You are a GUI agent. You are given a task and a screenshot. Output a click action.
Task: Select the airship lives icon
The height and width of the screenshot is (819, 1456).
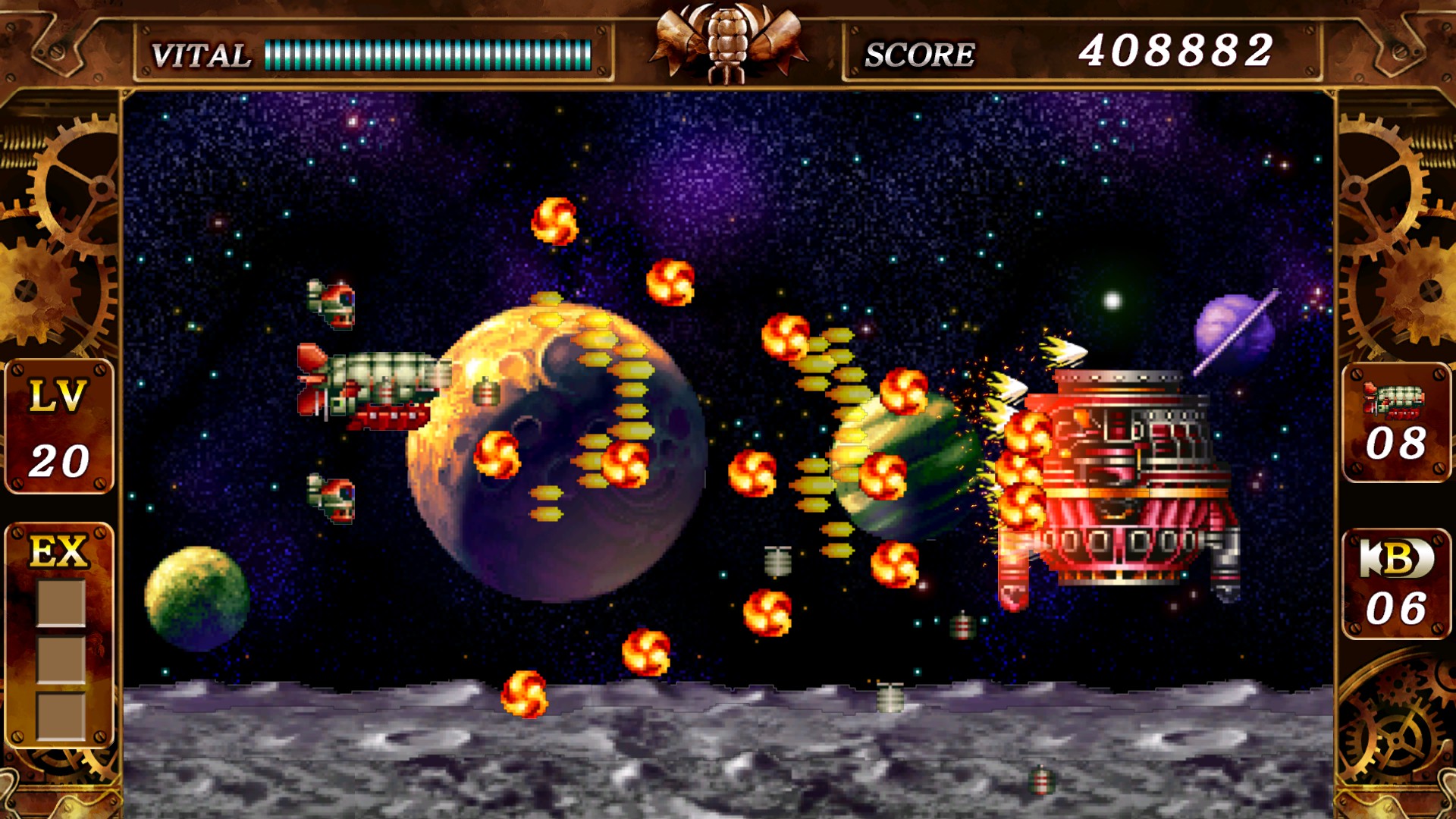(x=1394, y=400)
